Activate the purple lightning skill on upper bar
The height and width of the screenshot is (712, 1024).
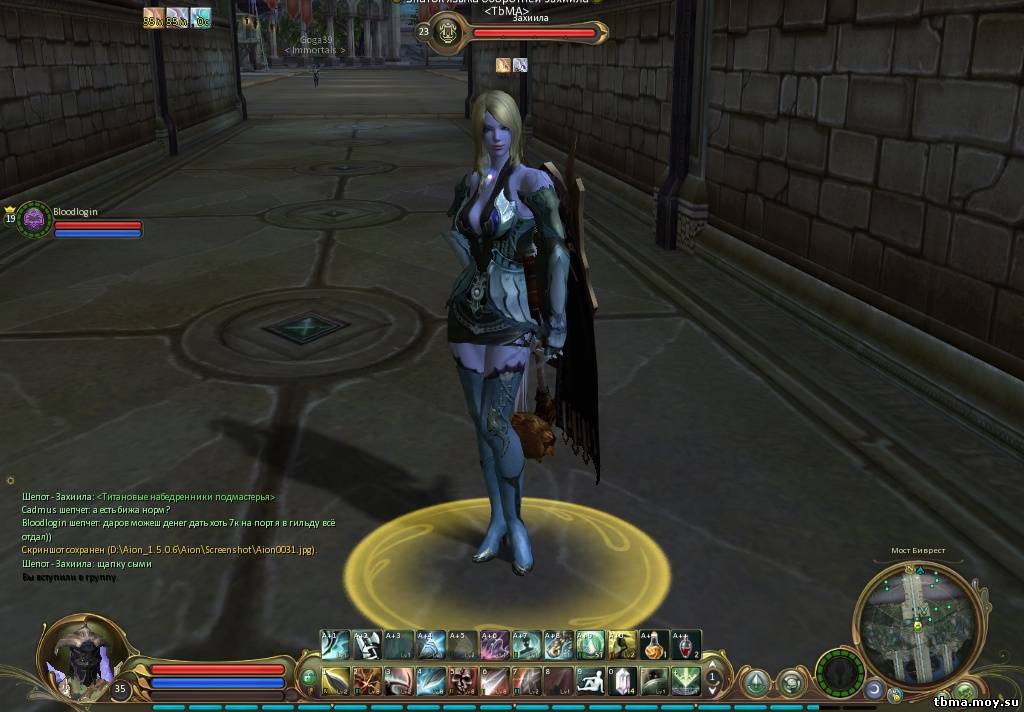[494, 645]
